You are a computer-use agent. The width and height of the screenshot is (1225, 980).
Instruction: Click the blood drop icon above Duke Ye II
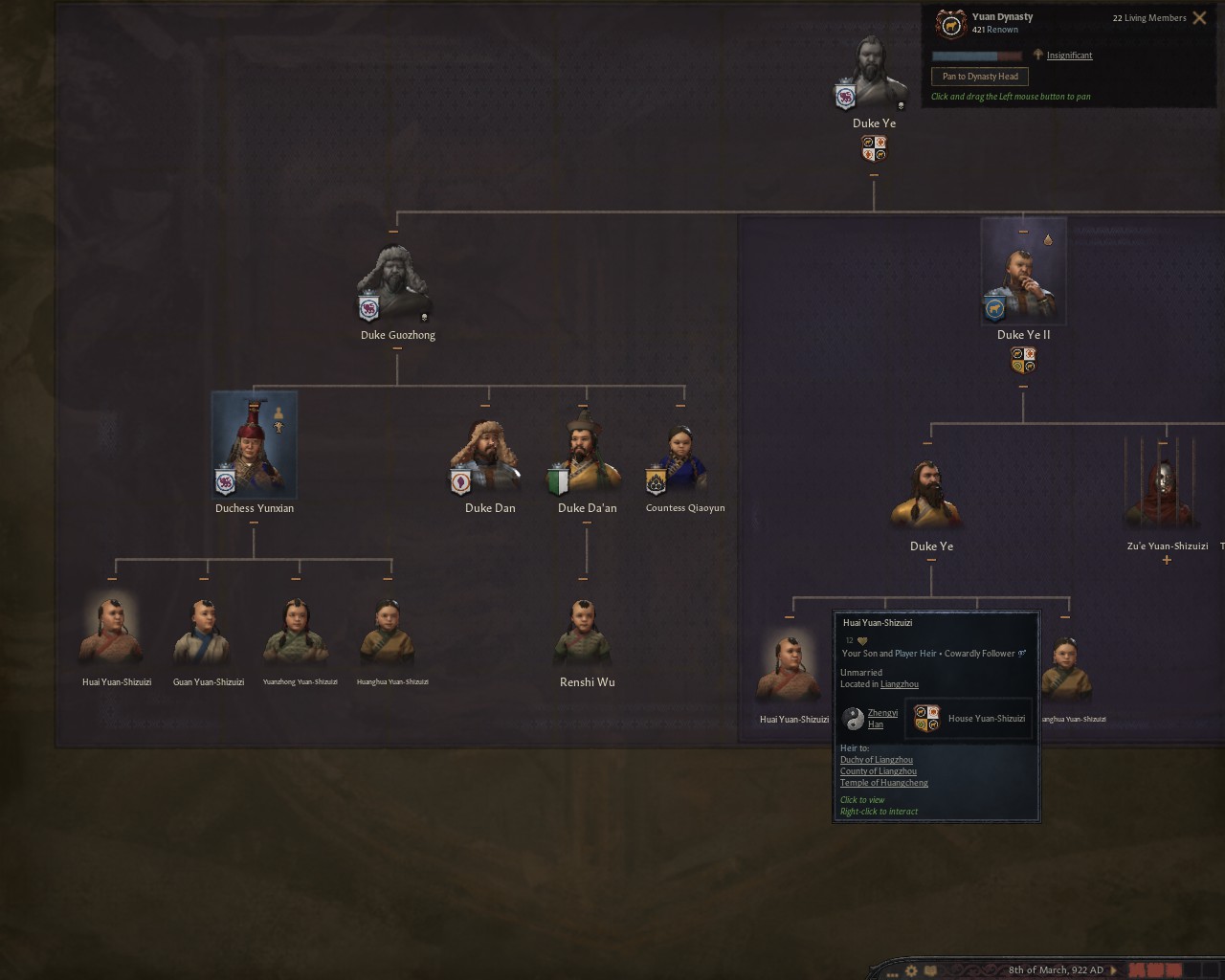[1048, 239]
